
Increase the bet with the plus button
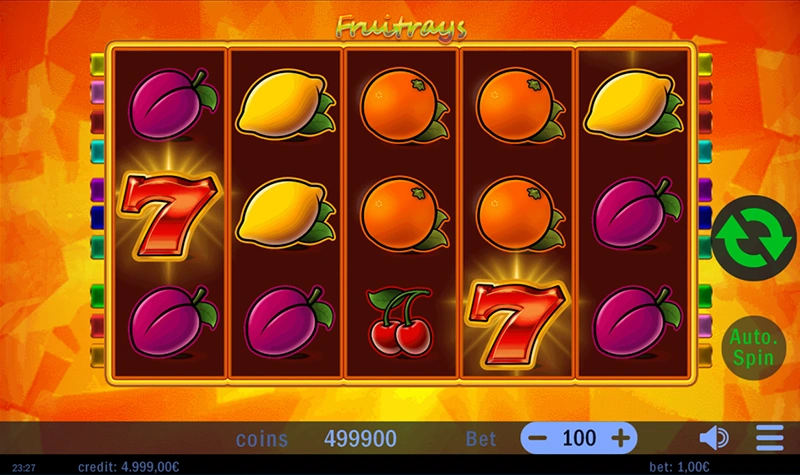tap(620, 438)
